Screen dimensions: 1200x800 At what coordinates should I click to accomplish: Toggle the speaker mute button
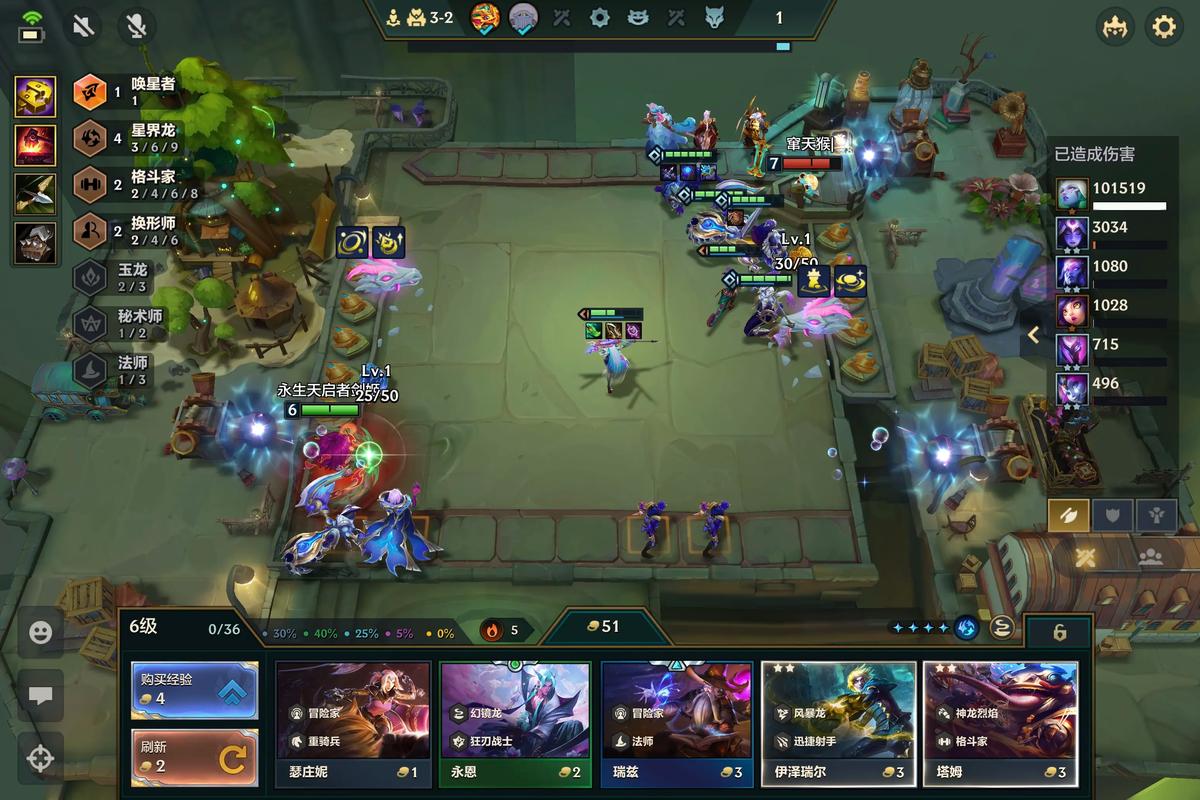point(84,26)
